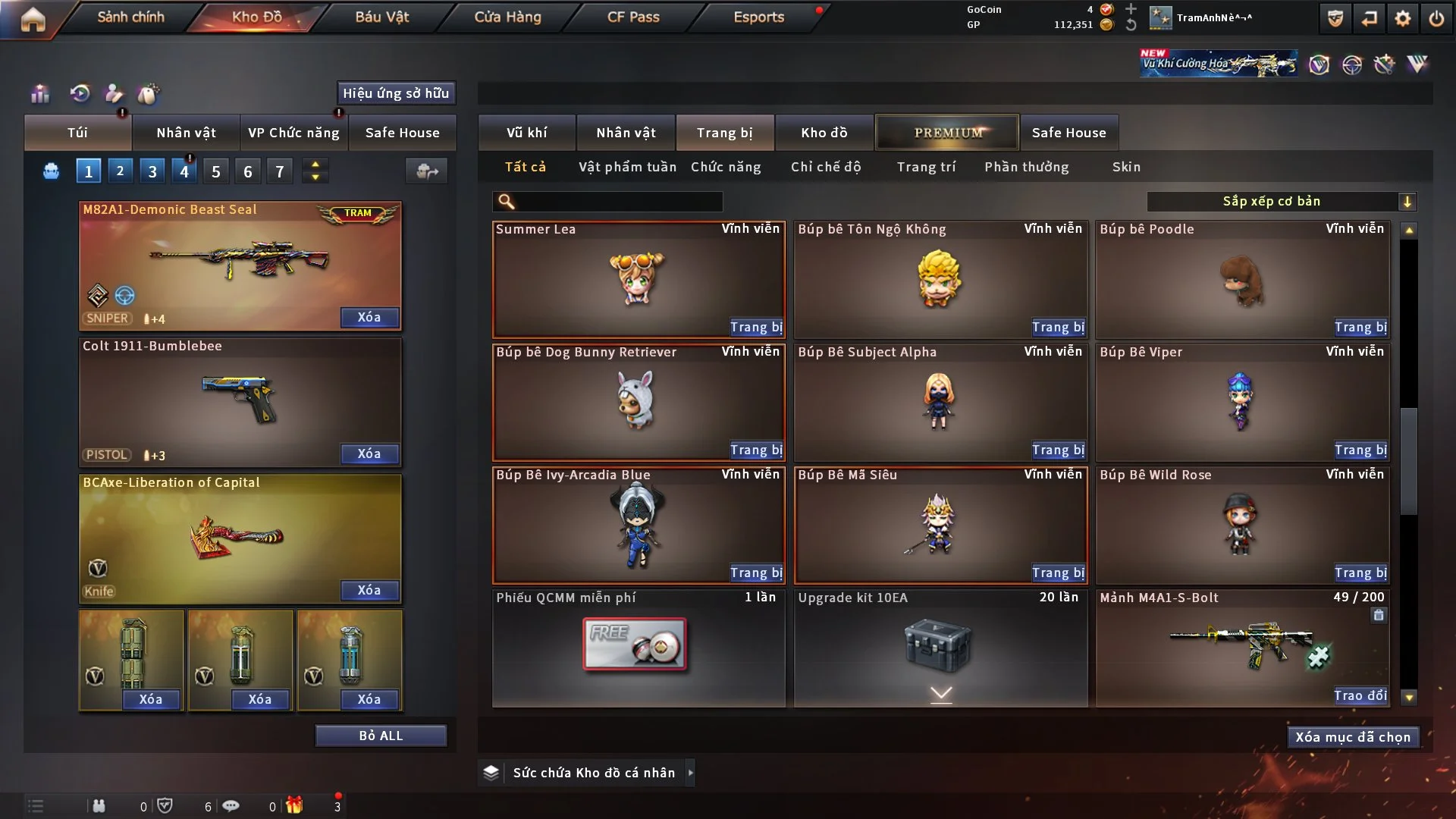This screenshot has height=819, width=1456.
Task: Expand Sức chứa Kho đồ cá nhân
Action: 690,773
